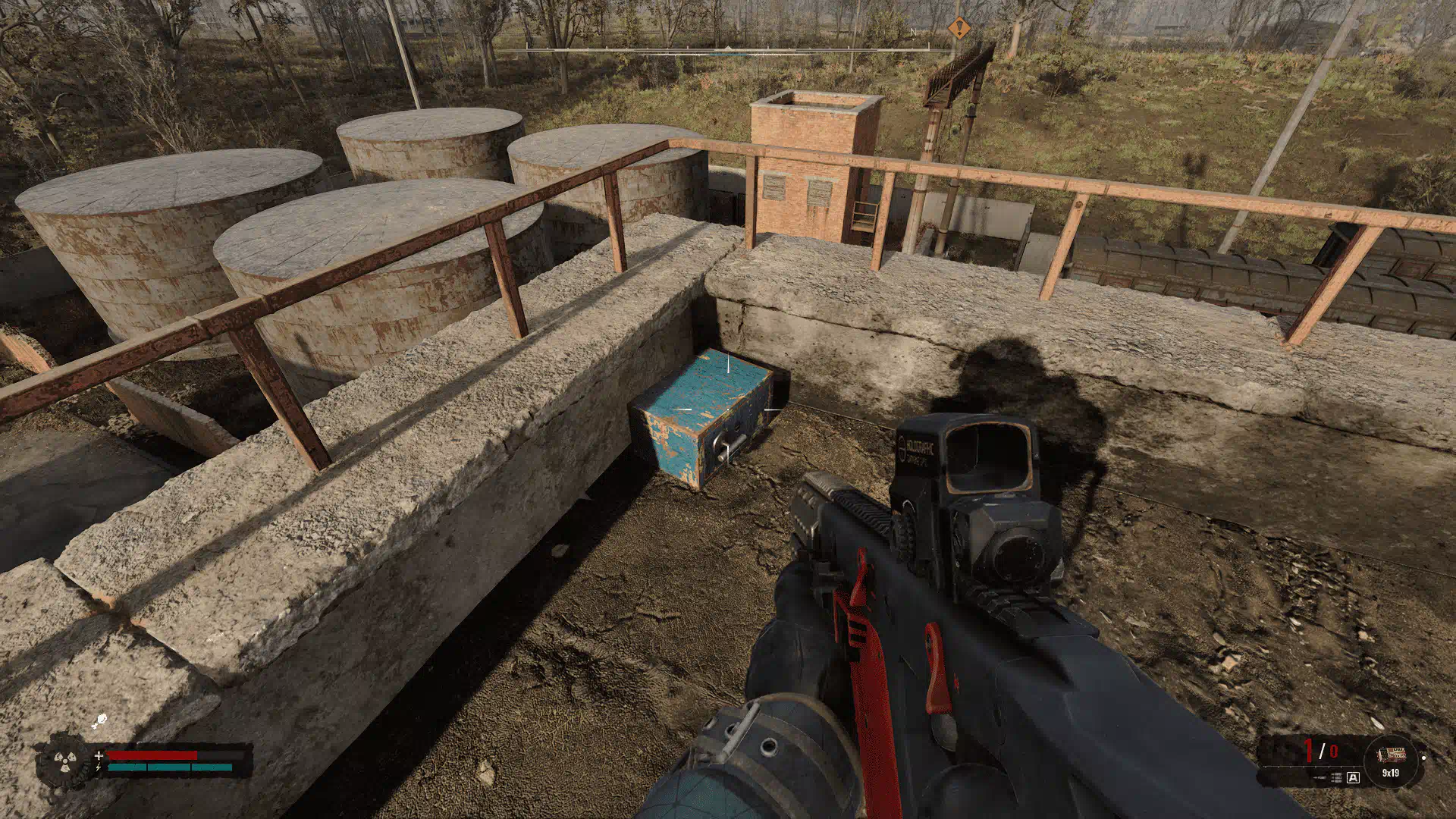Click the orange quest marker on the compass
1456x819 pixels.
959,30
